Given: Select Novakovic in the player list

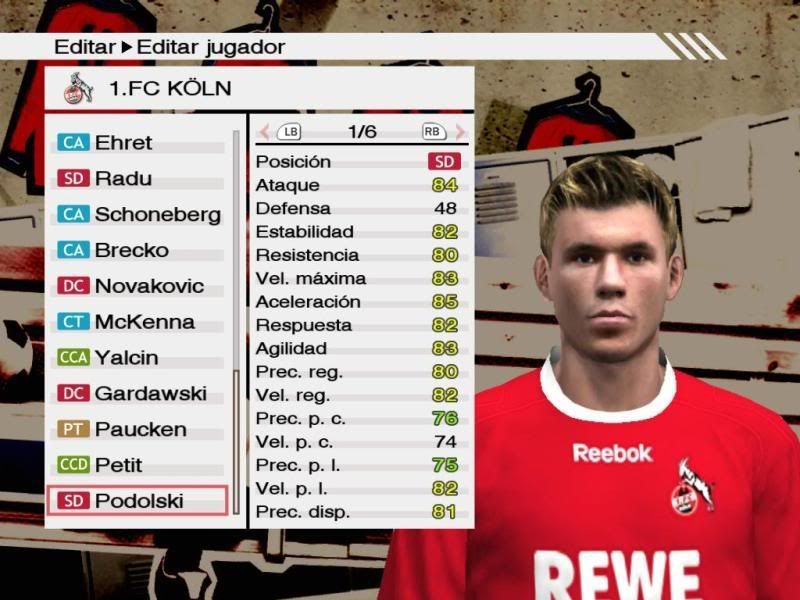Looking at the screenshot, I should coord(138,287).
